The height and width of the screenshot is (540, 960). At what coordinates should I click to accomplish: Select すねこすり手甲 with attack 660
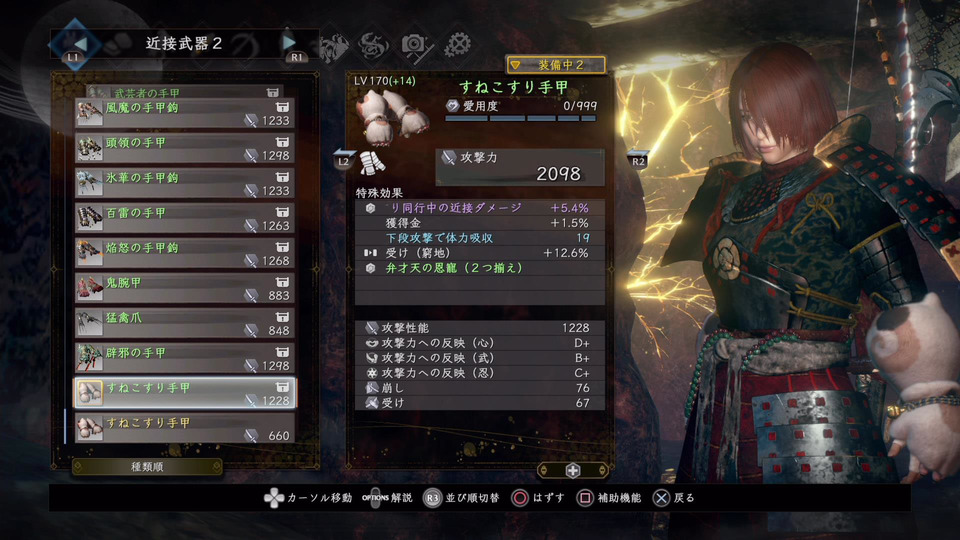point(185,429)
